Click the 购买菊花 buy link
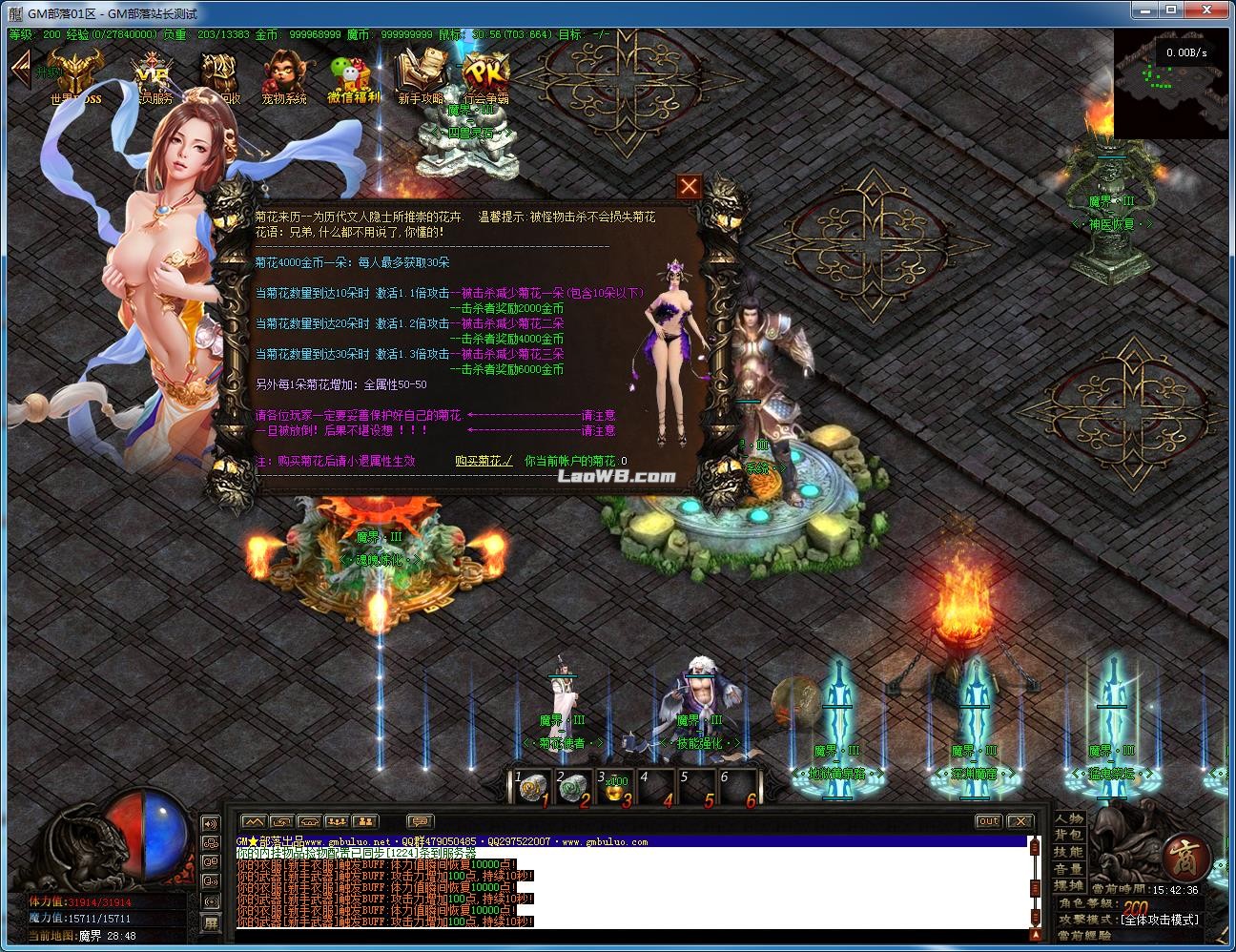This screenshot has width=1236, height=952. point(484,461)
